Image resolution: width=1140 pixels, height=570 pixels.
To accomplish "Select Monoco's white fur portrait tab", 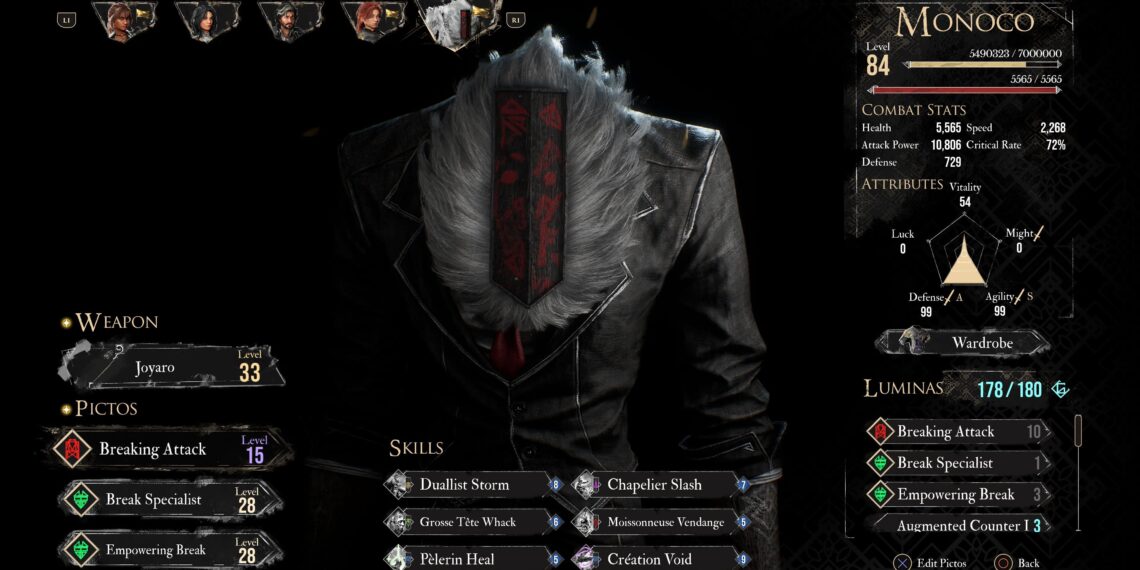I will 459,22.
